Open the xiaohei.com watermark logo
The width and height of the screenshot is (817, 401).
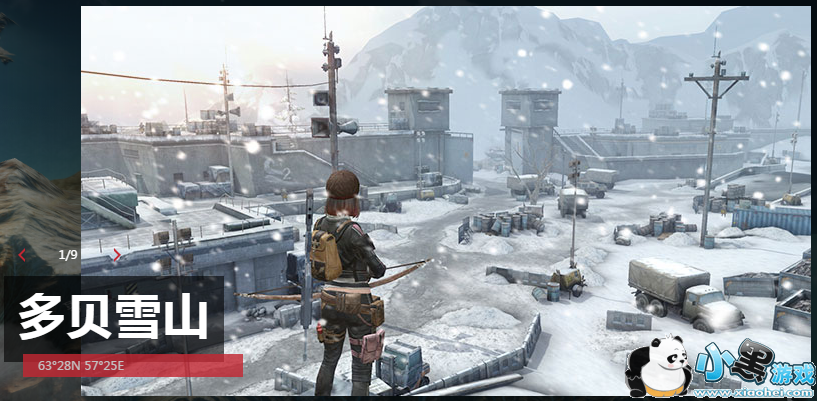coord(720,367)
